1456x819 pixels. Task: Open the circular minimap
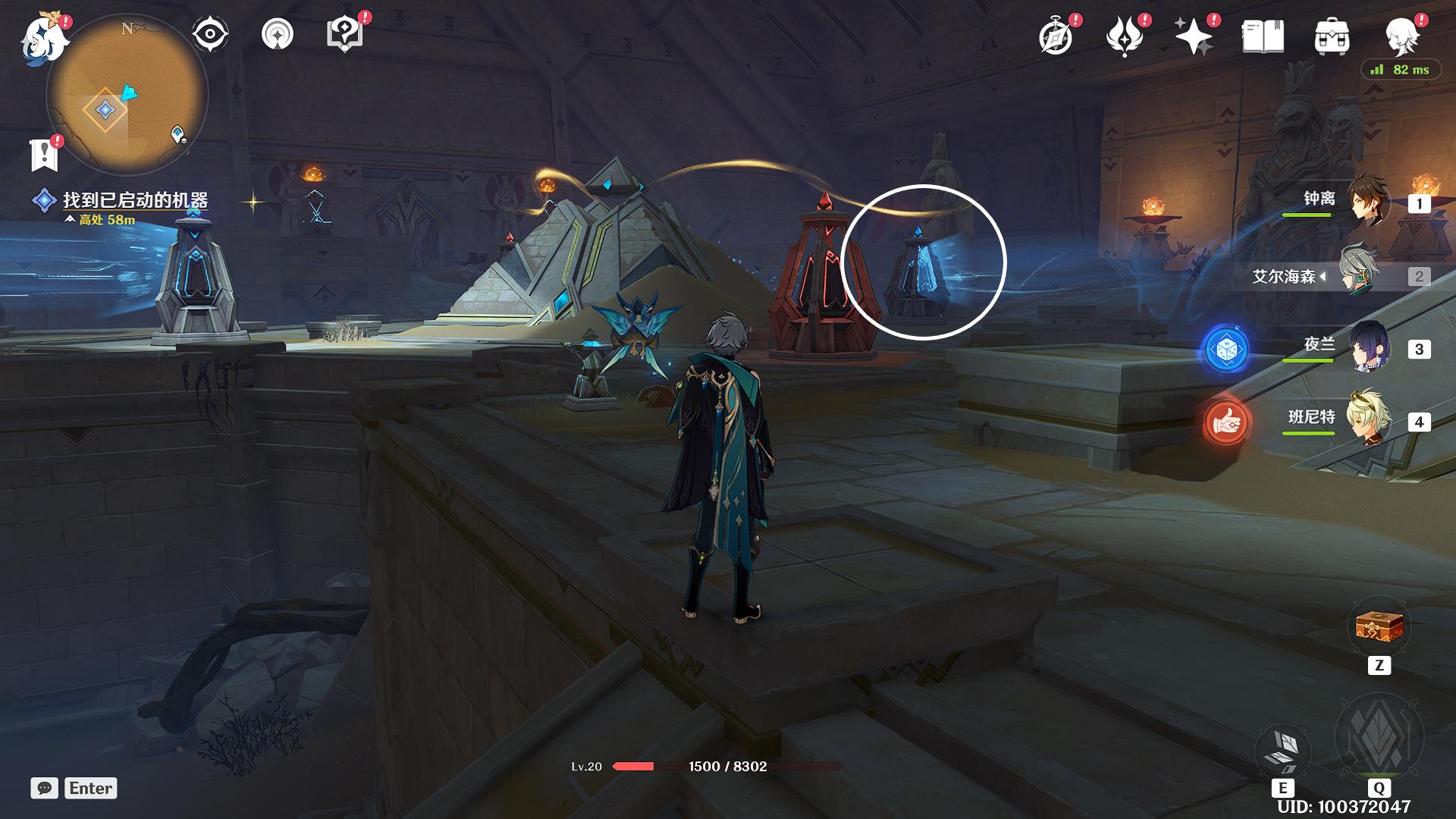(x=127, y=95)
